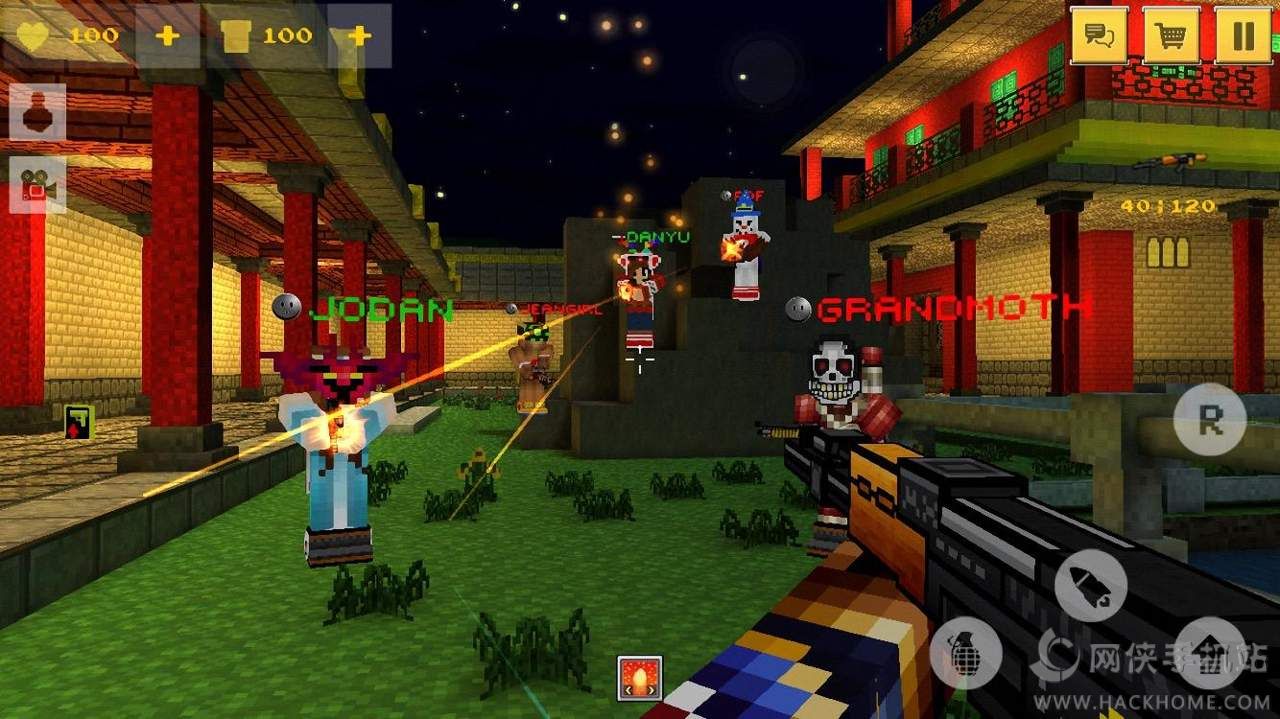Add armor with the plus beside the armor counter
Image resolution: width=1280 pixels, height=719 pixels.
pos(359,36)
